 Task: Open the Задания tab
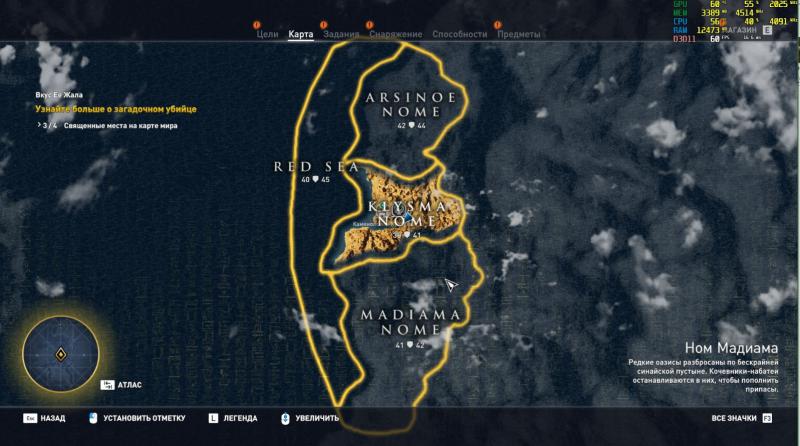click(341, 34)
